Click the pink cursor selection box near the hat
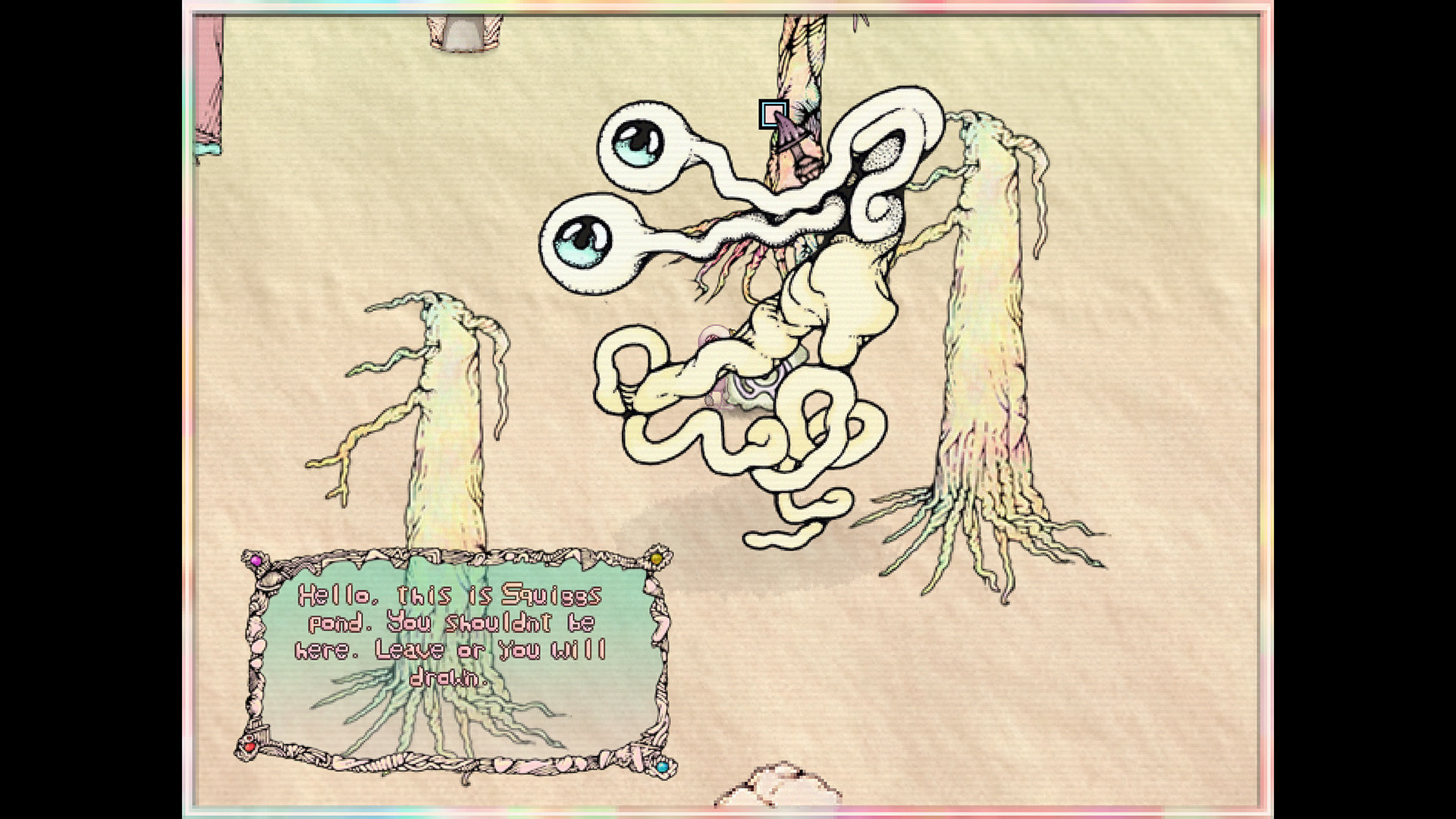This screenshot has height=819, width=1456. [773, 114]
